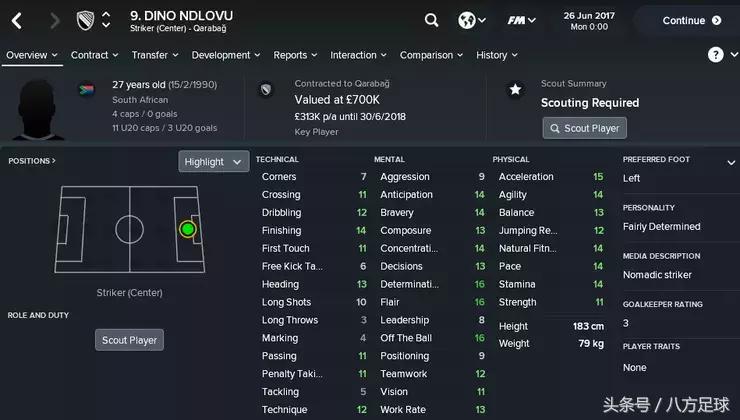
Task: Open the History menu
Action: tap(496, 55)
